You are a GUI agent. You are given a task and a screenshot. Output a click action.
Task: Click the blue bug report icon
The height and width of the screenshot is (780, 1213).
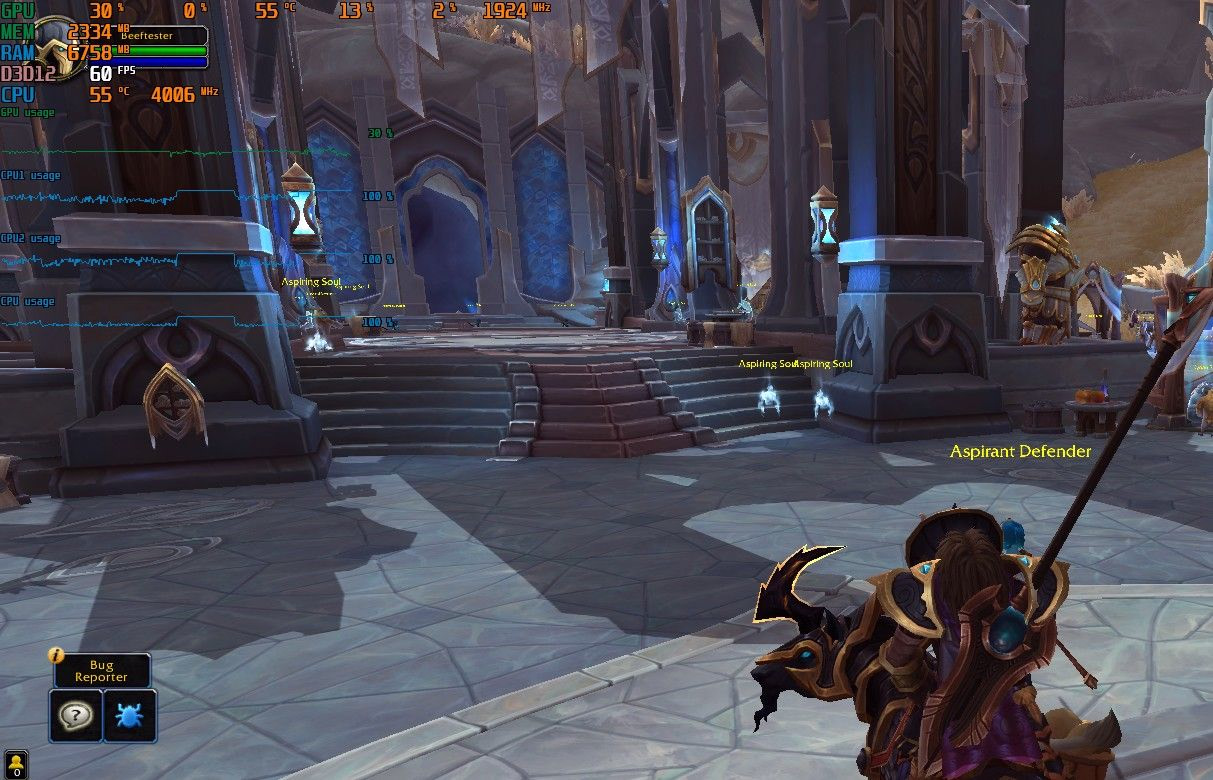click(x=130, y=715)
